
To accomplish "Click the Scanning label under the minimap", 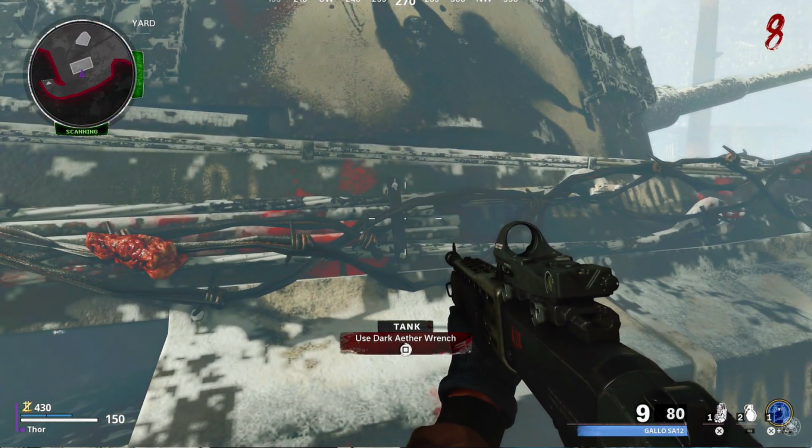I will tap(81, 131).
